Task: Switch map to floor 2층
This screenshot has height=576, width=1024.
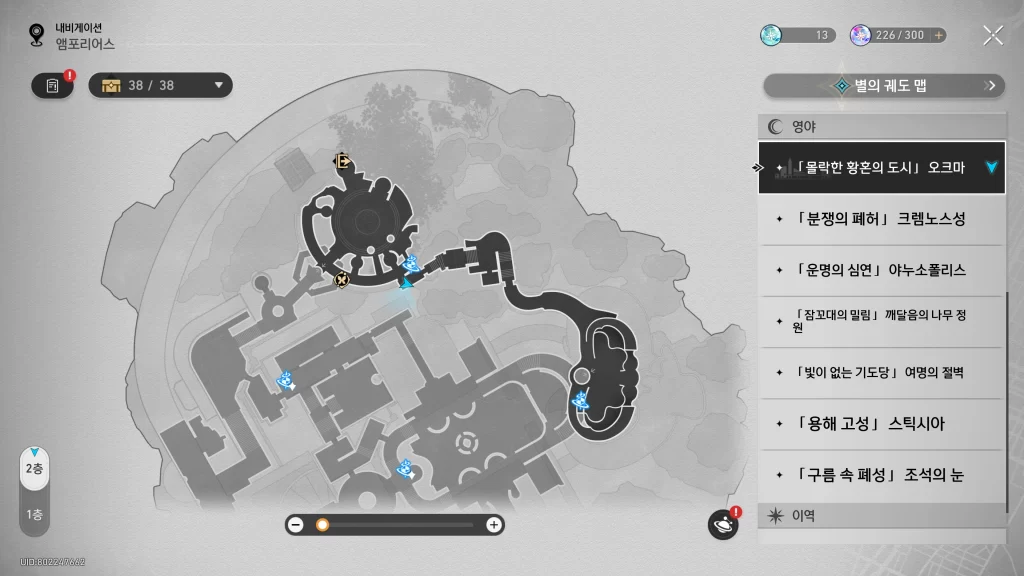Action: [34, 468]
